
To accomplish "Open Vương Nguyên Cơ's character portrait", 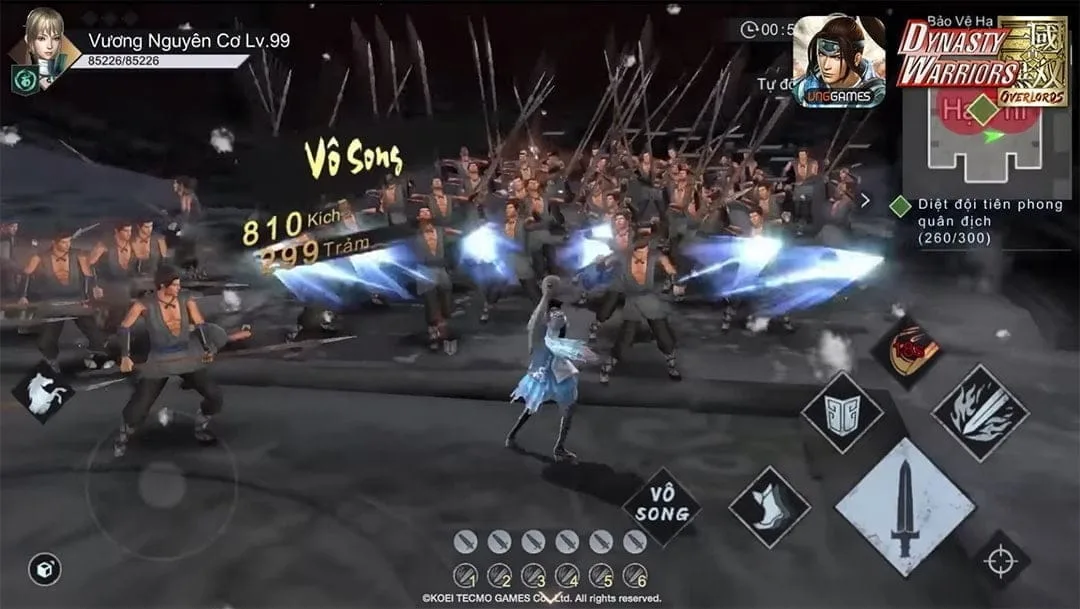I will 44,36.
